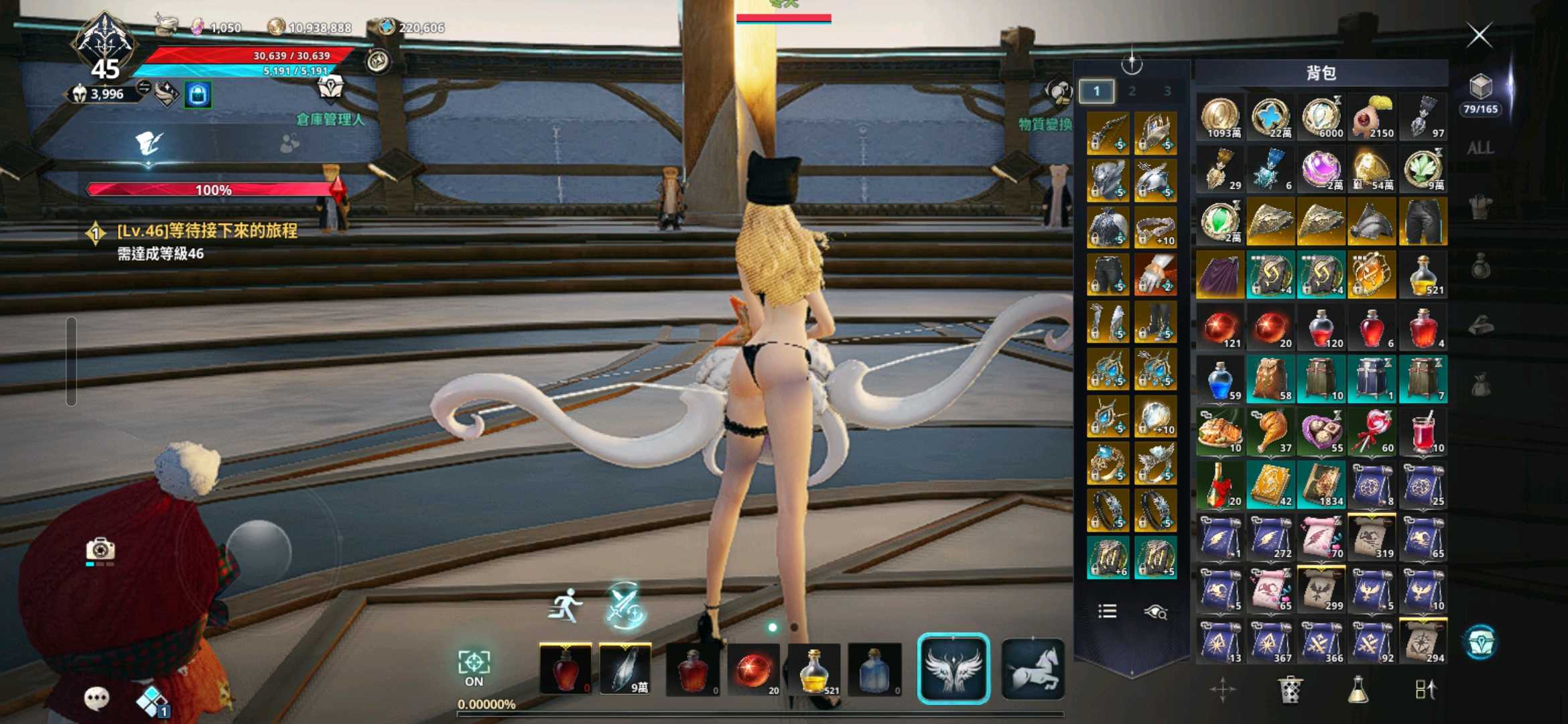Summon the horse mount
This screenshot has width=1568, height=724.
tap(1033, 668)
